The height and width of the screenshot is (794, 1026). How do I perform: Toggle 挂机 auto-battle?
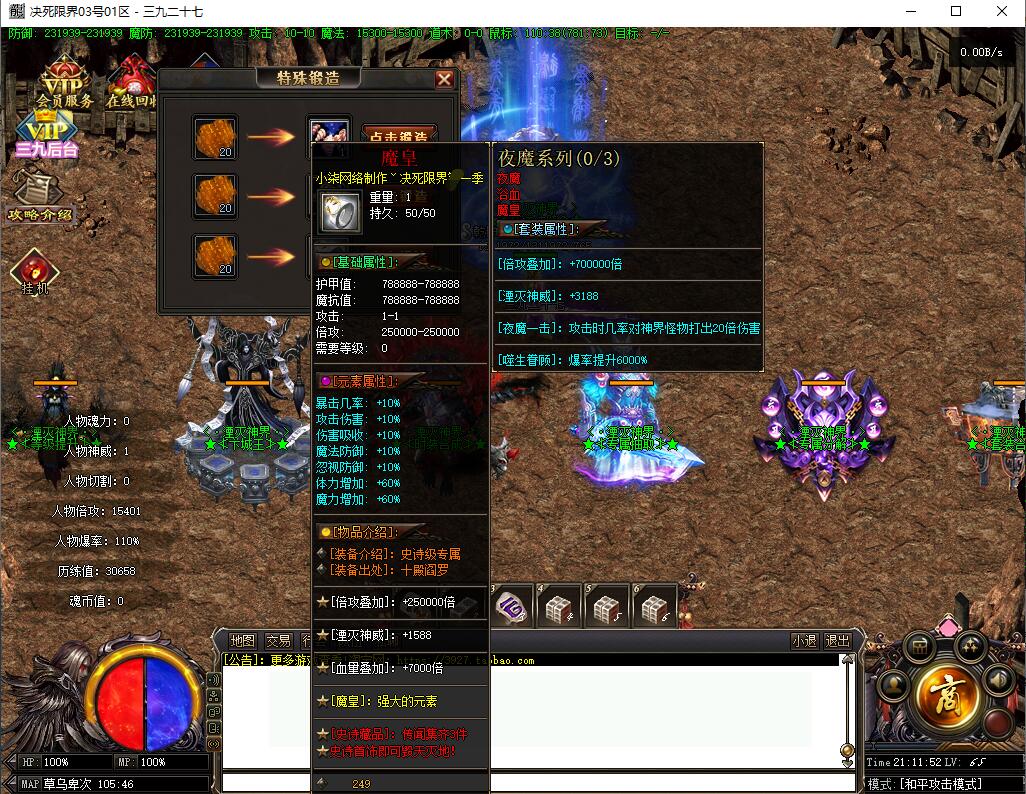[x=34, y=272]
